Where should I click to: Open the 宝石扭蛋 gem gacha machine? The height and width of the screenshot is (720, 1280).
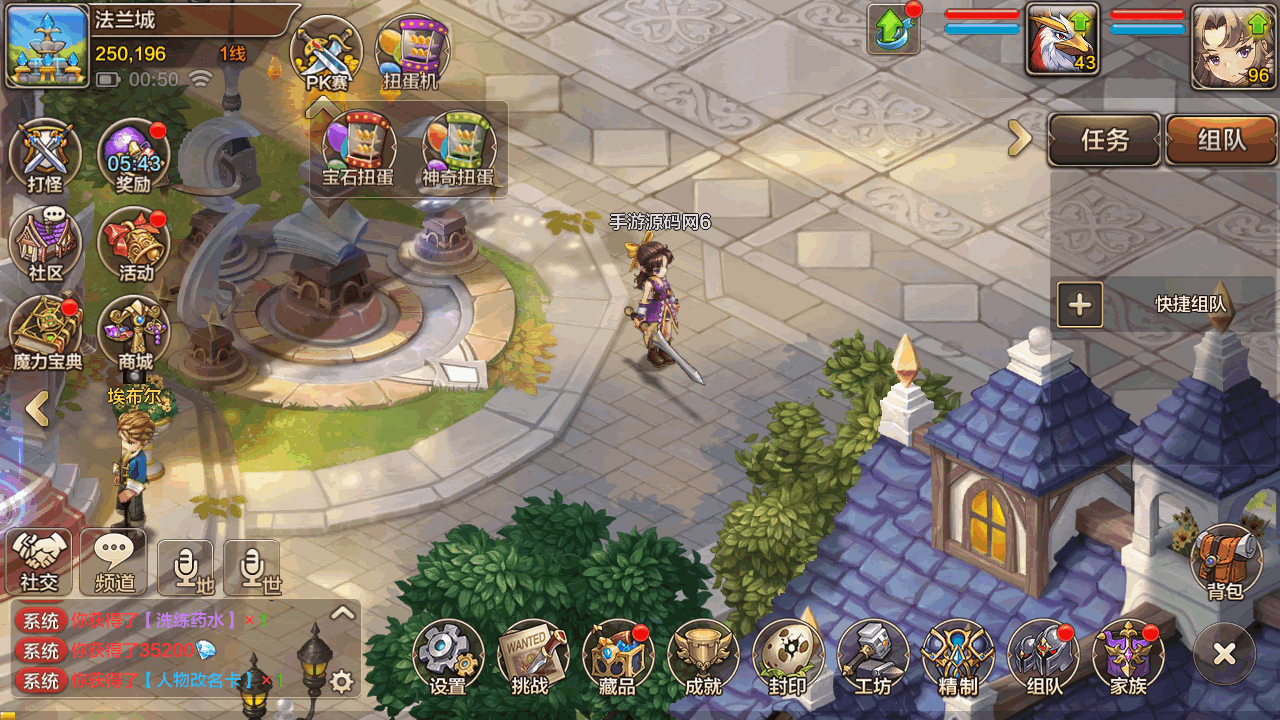(x=358, y=150)
